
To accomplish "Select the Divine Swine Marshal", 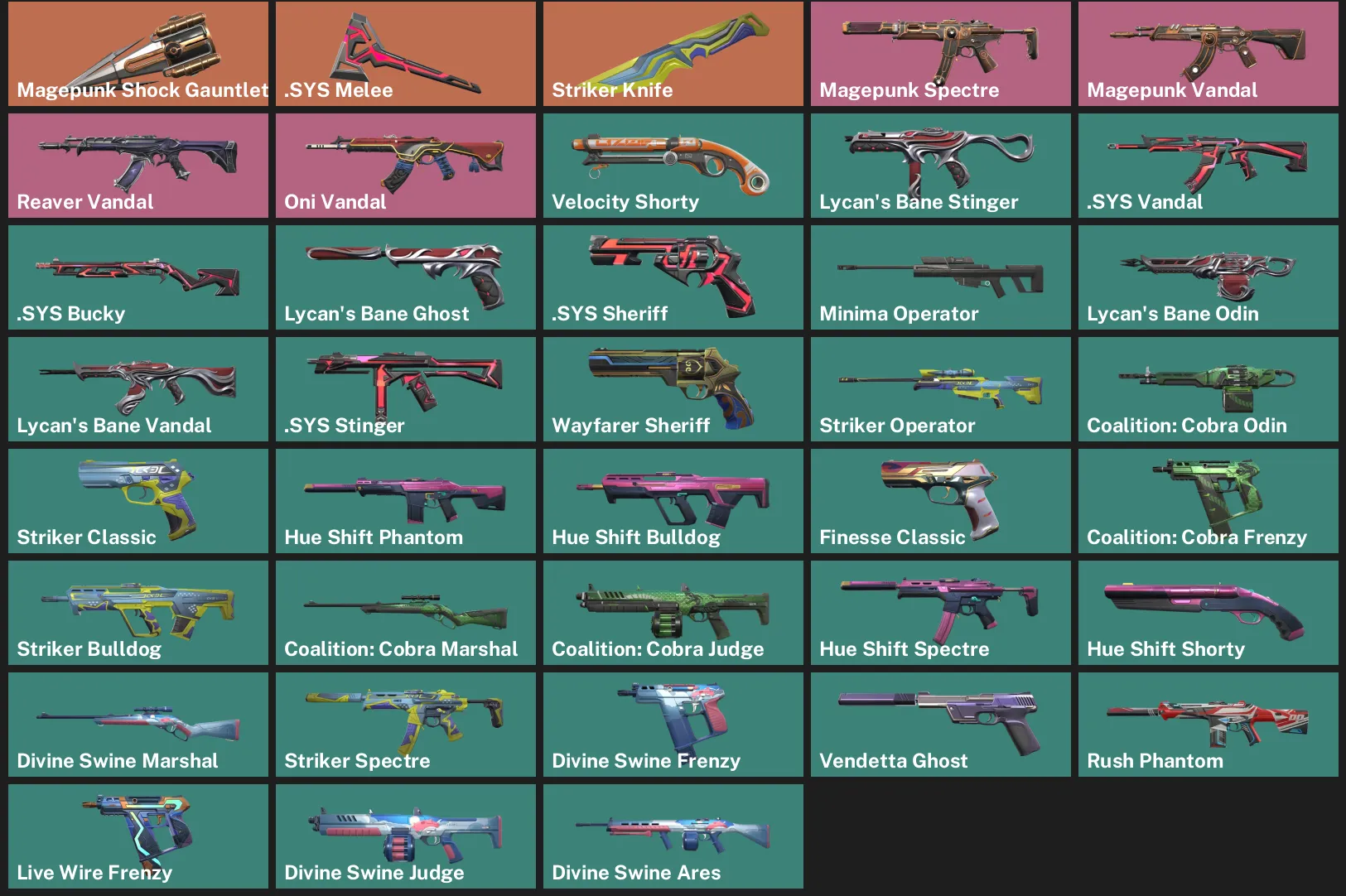I will pyautogui.click(x=137, y=724).
